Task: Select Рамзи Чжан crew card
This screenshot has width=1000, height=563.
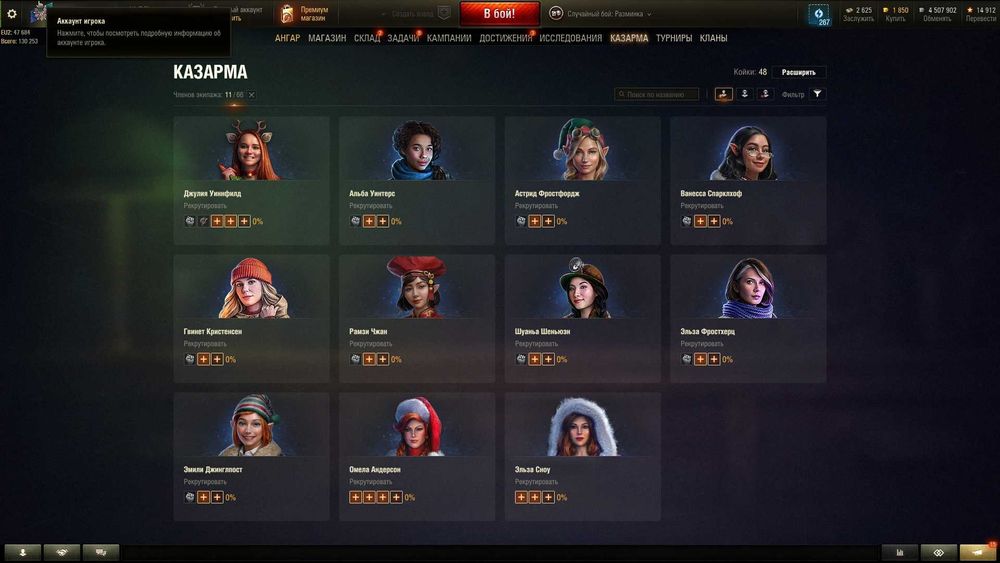Action: [x=416, y=318]
